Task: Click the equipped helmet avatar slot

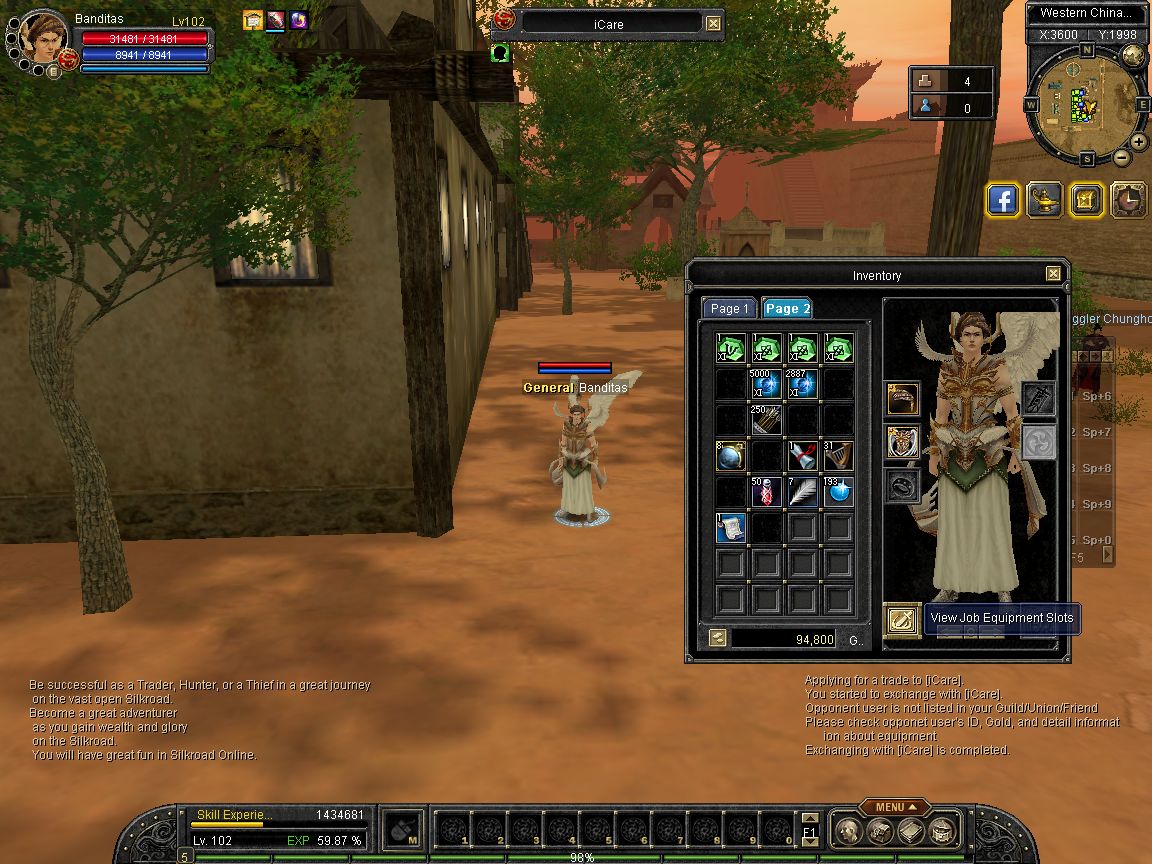Action: click(903, 399)
